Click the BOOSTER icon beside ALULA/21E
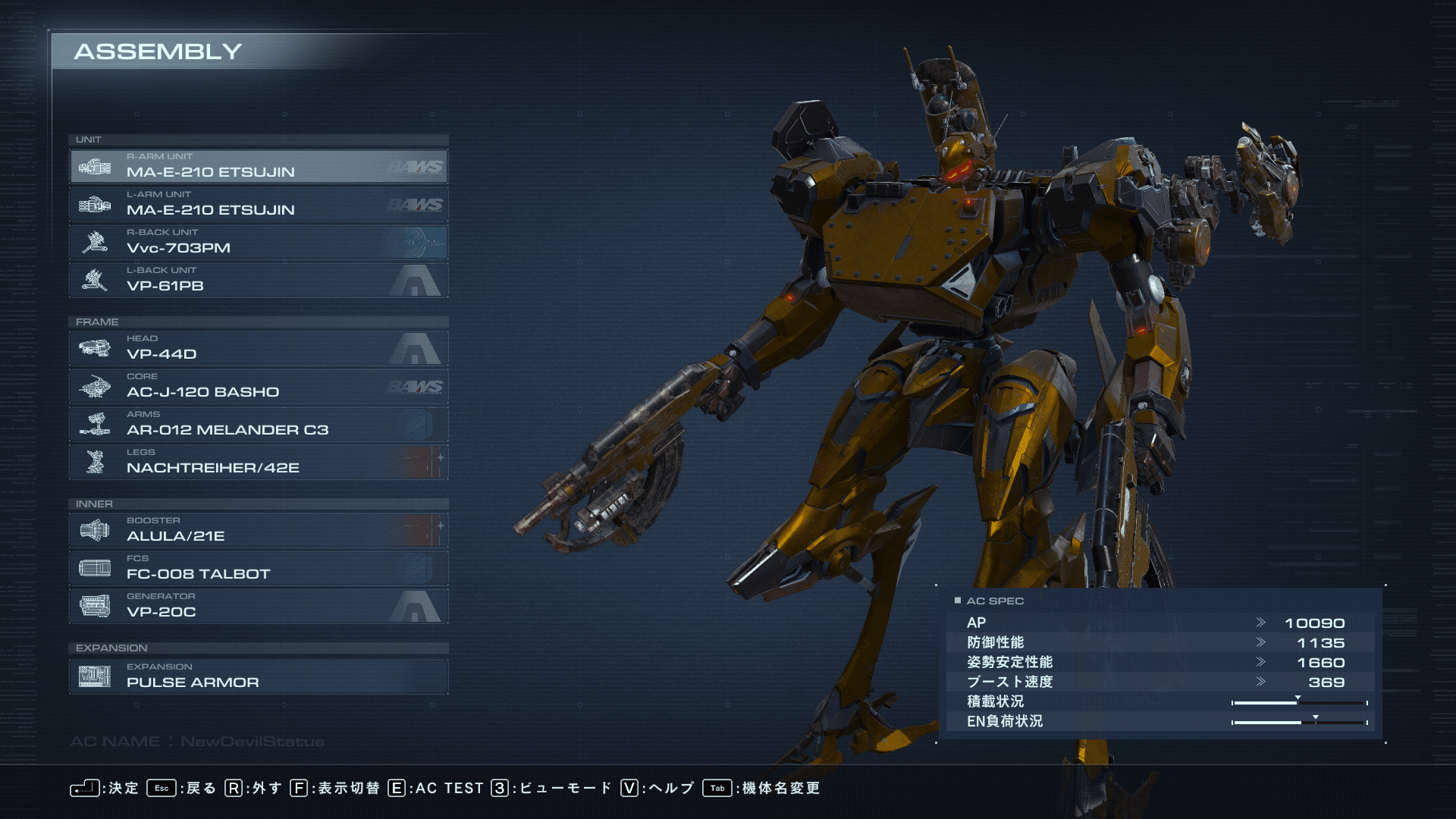The height and width of the screenshot is (819, 1456). 96,530
